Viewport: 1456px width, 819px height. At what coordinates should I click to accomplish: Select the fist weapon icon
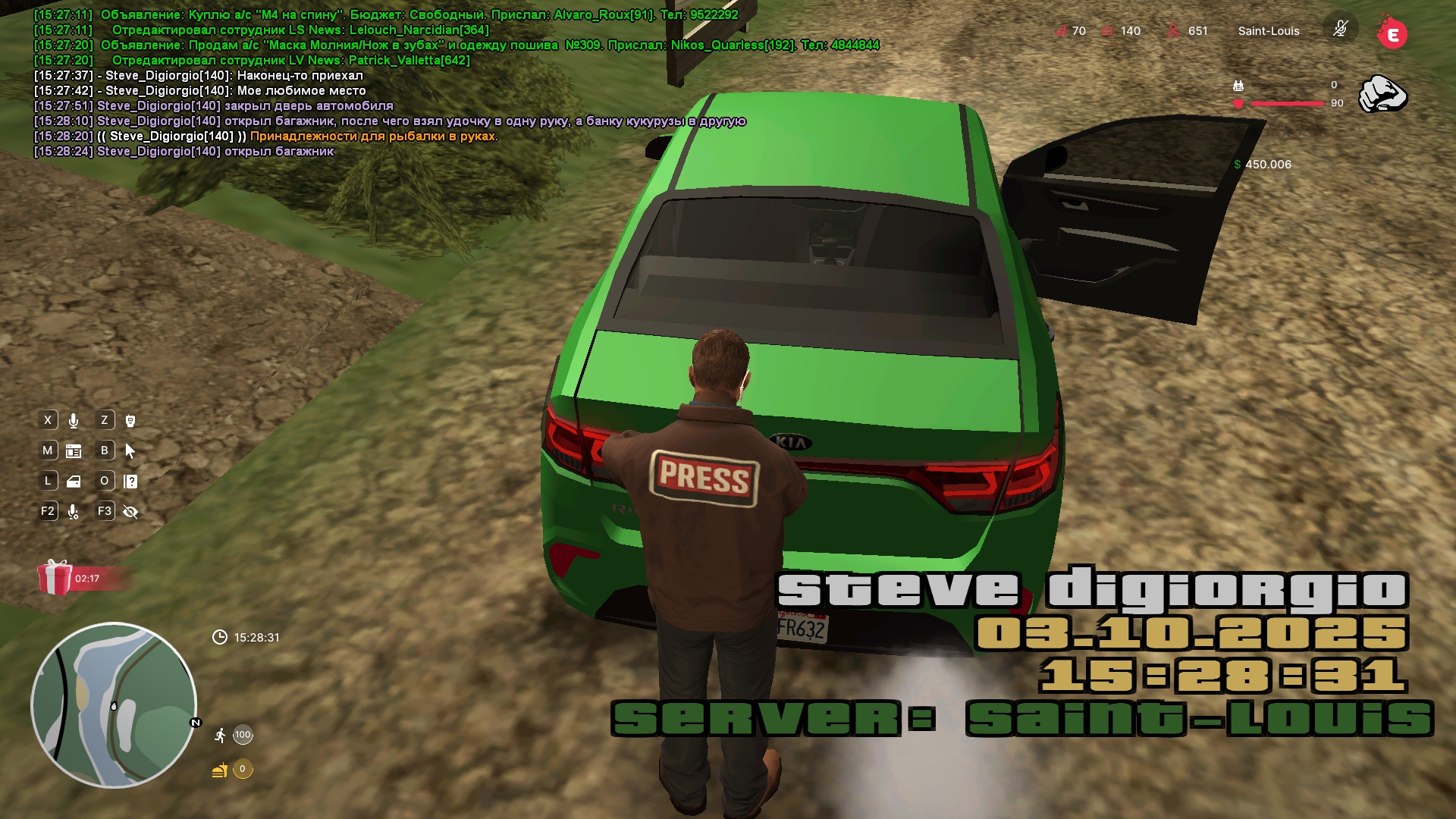(x=1382, y=94)
